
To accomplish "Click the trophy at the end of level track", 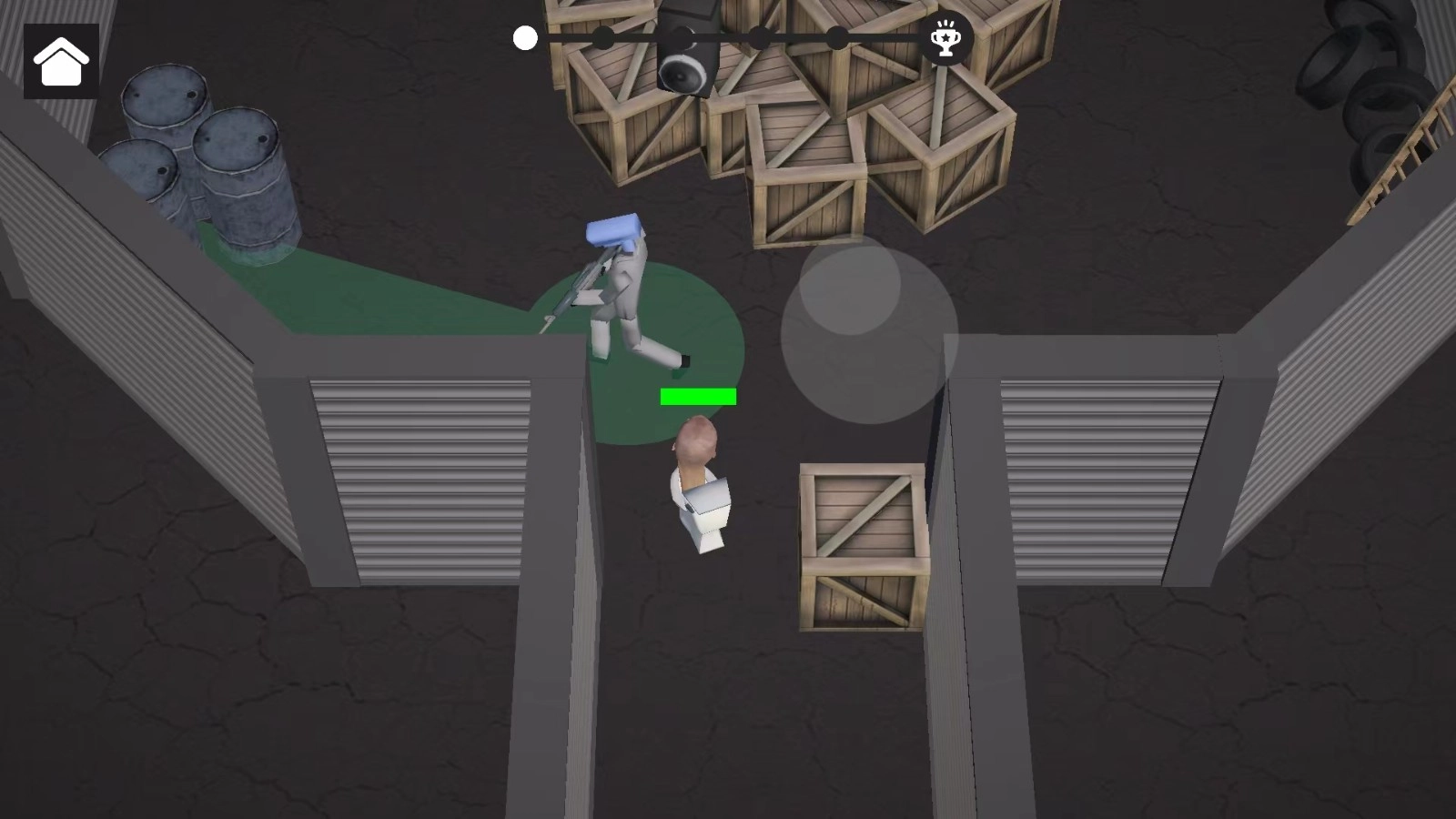I will [946, 38].
